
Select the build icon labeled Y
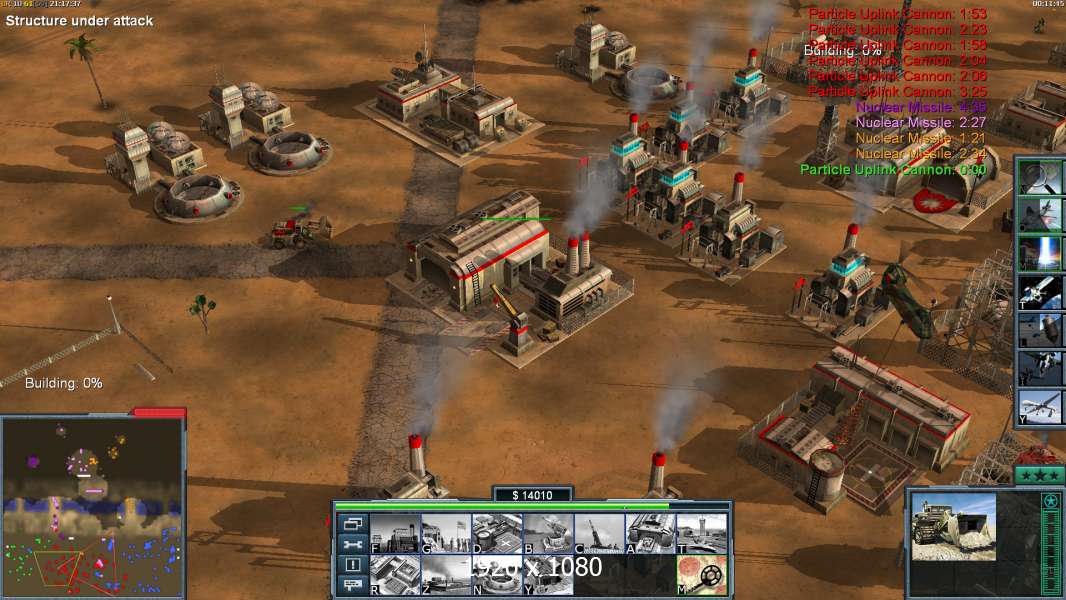tap(548, 575)
